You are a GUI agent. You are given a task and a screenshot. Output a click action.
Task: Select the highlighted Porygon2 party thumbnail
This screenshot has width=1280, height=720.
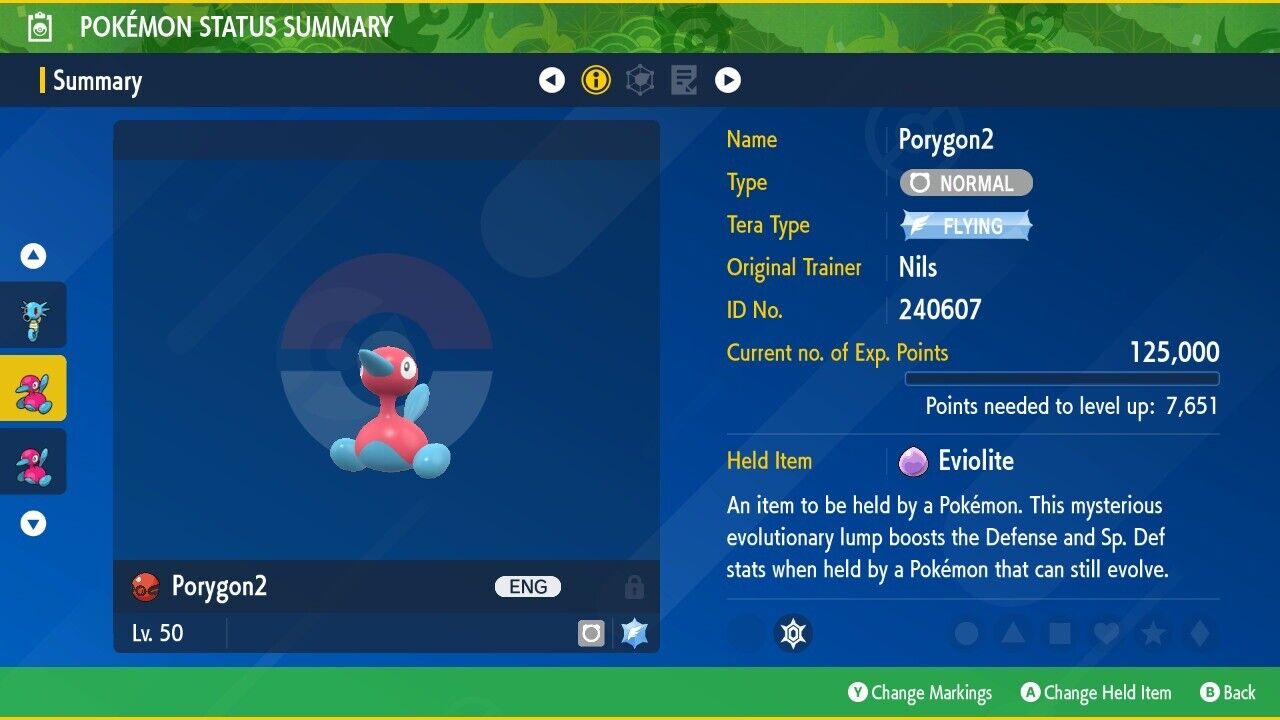(34, 388)
